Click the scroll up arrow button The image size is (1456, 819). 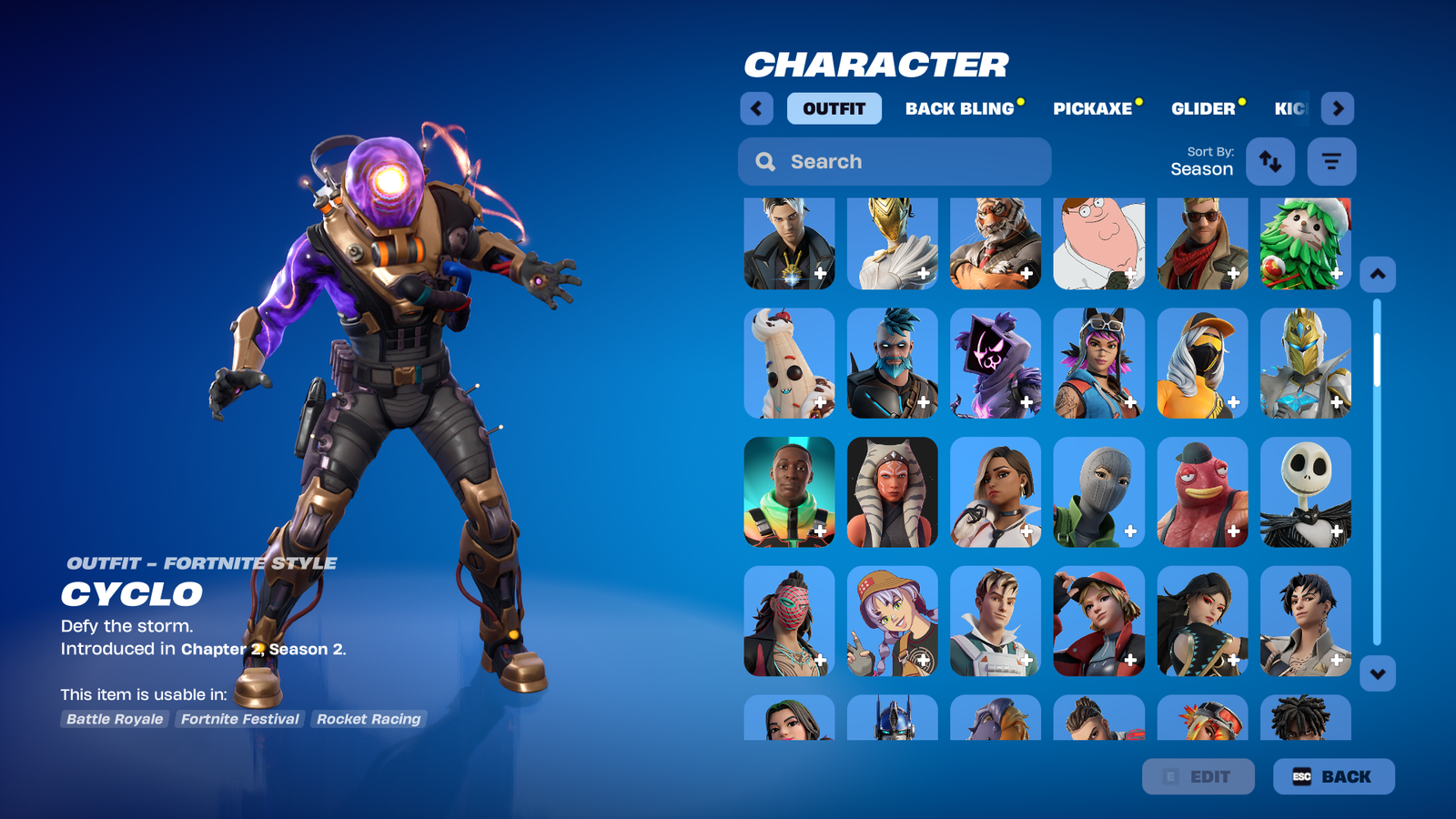(x=1377, y=274)
